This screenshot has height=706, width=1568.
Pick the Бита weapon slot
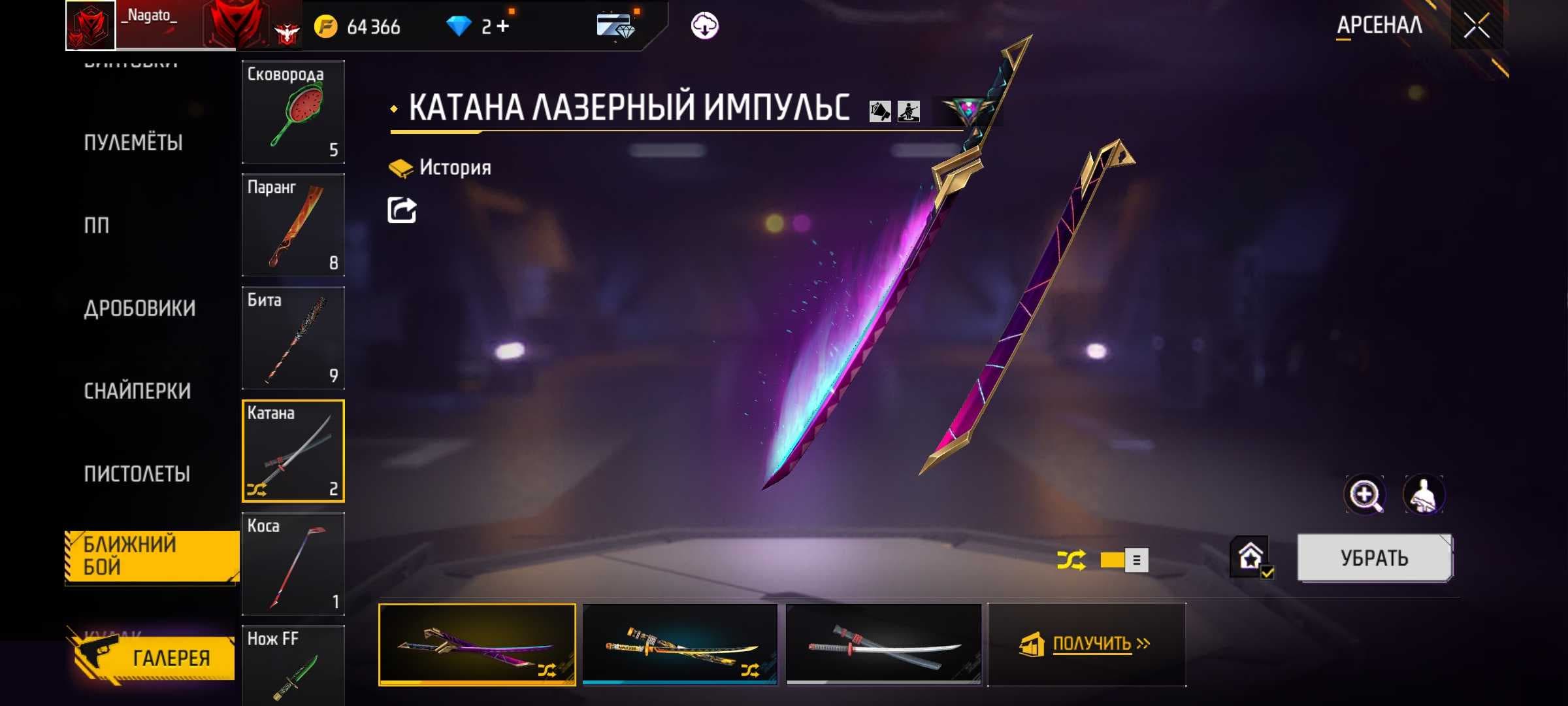click(x=293, y=338)
